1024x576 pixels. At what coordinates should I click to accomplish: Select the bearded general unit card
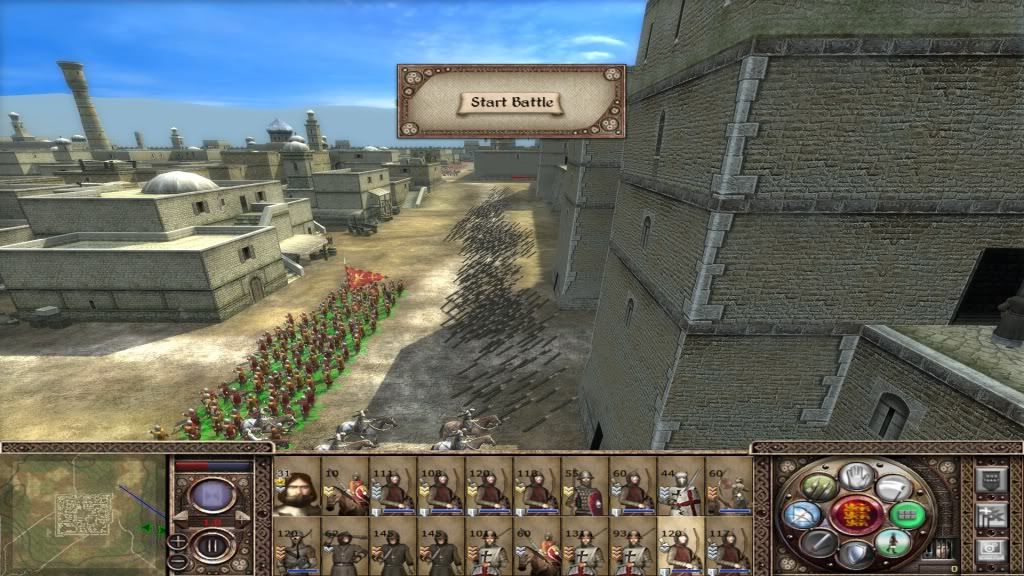(296, 487)
